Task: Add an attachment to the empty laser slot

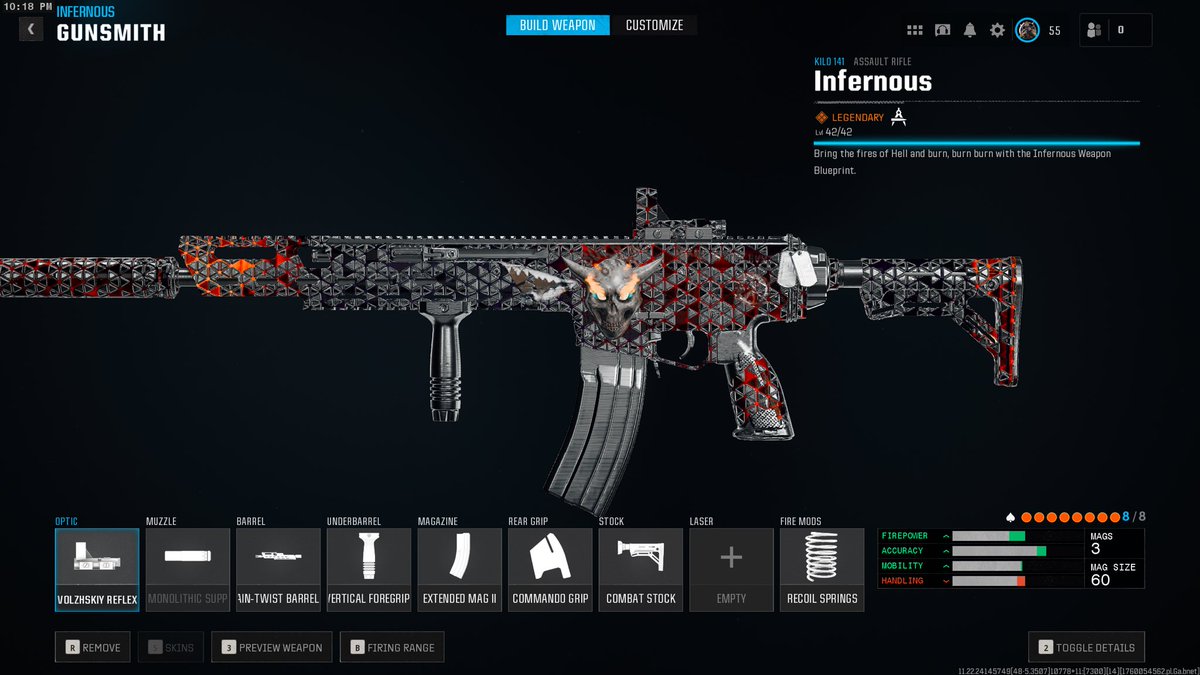Action: click(731, 569)
